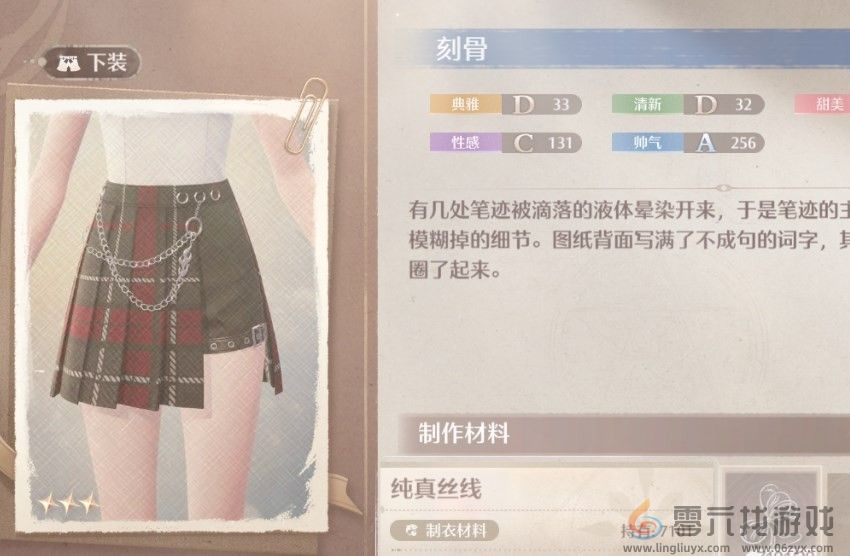Screen dimensions: 850x556
Task: Select the 纯真丝线 crafting material row
Action: 545,490
